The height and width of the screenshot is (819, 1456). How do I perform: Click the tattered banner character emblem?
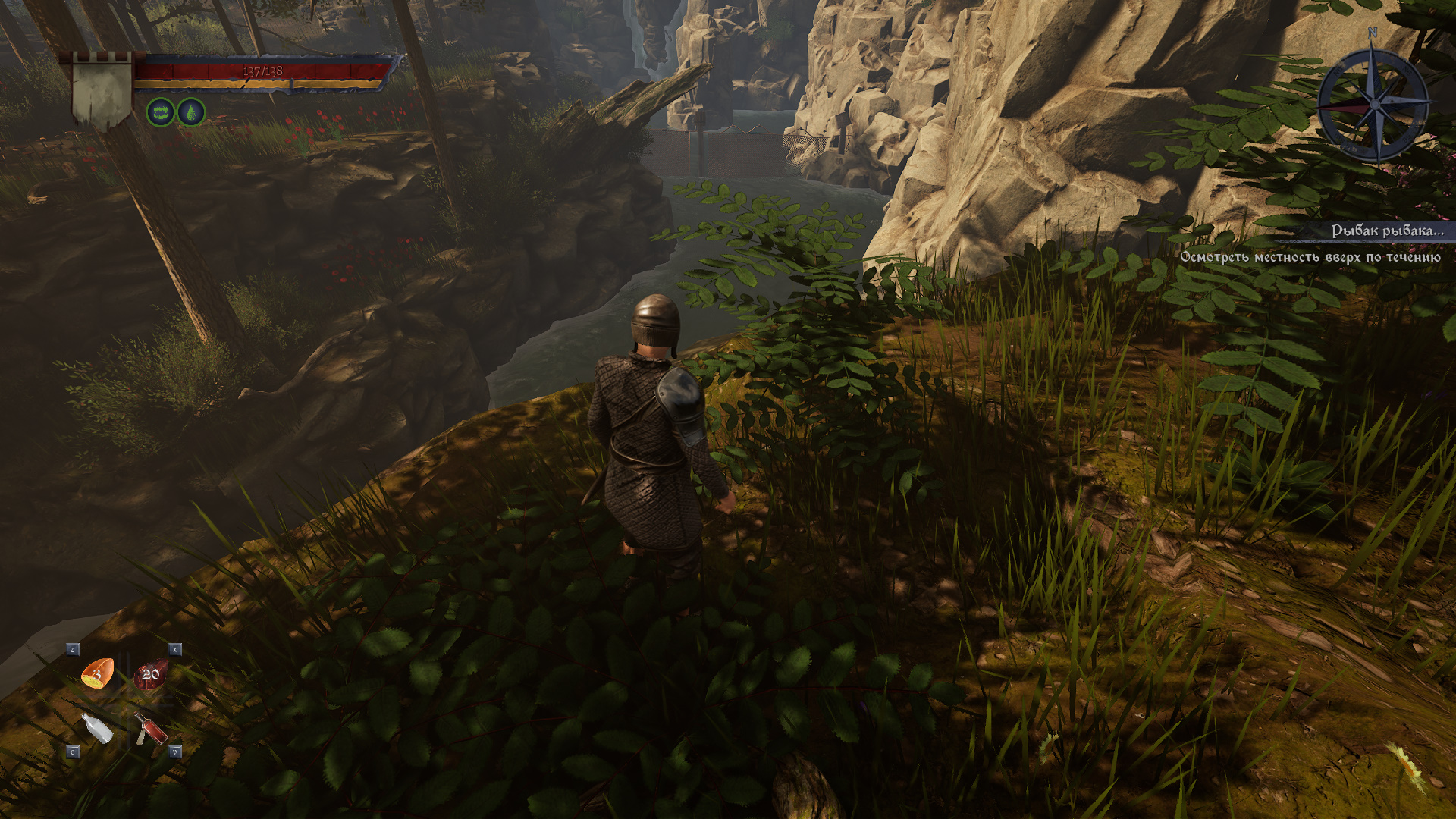[102, 91]
